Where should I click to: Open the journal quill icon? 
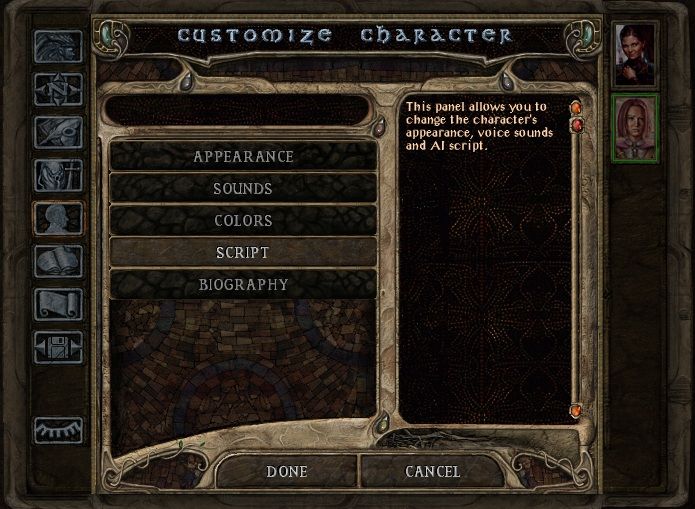coord(58,132)
